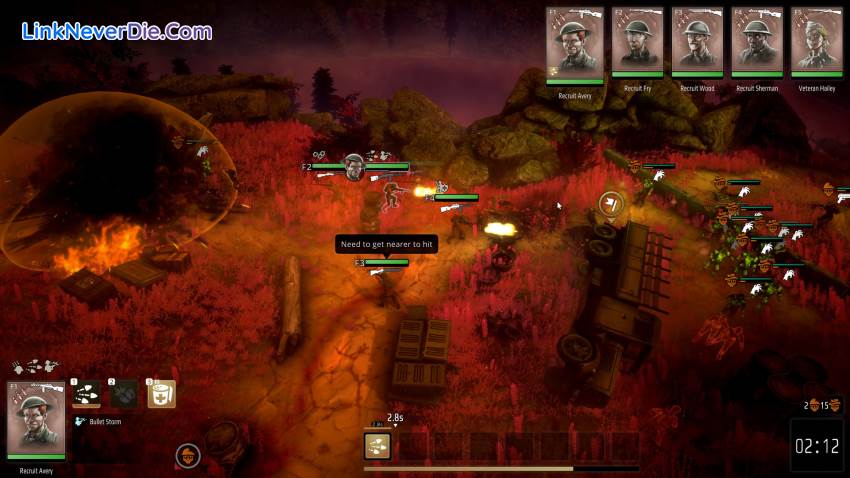Viewport: 850px width, 478px height.
Task: Select Recruit Fry's squad portrait
Action: pyautogui.click(x=636, y=42)
